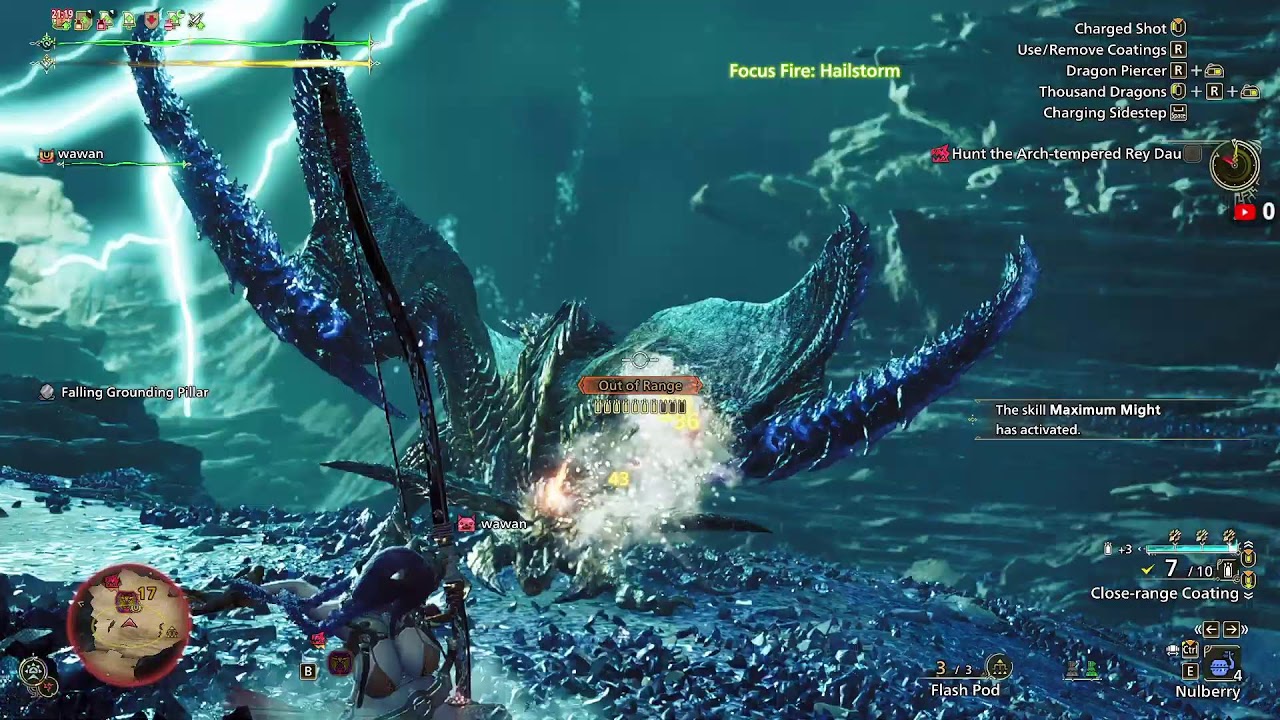This screenshot has width=1280, height=720.
Task: Open the circular minimap
Action: (128, 624)
